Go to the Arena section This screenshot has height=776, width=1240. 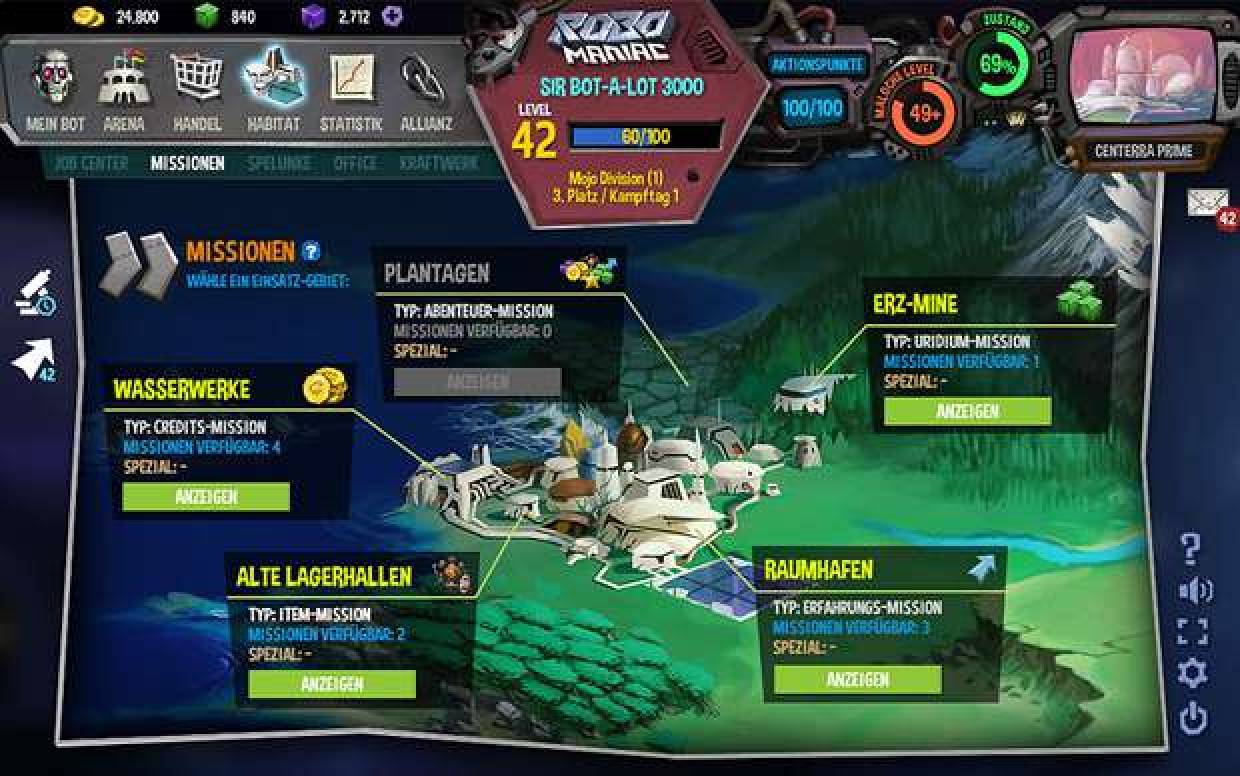pyautogui.click(x=123, y=90)
